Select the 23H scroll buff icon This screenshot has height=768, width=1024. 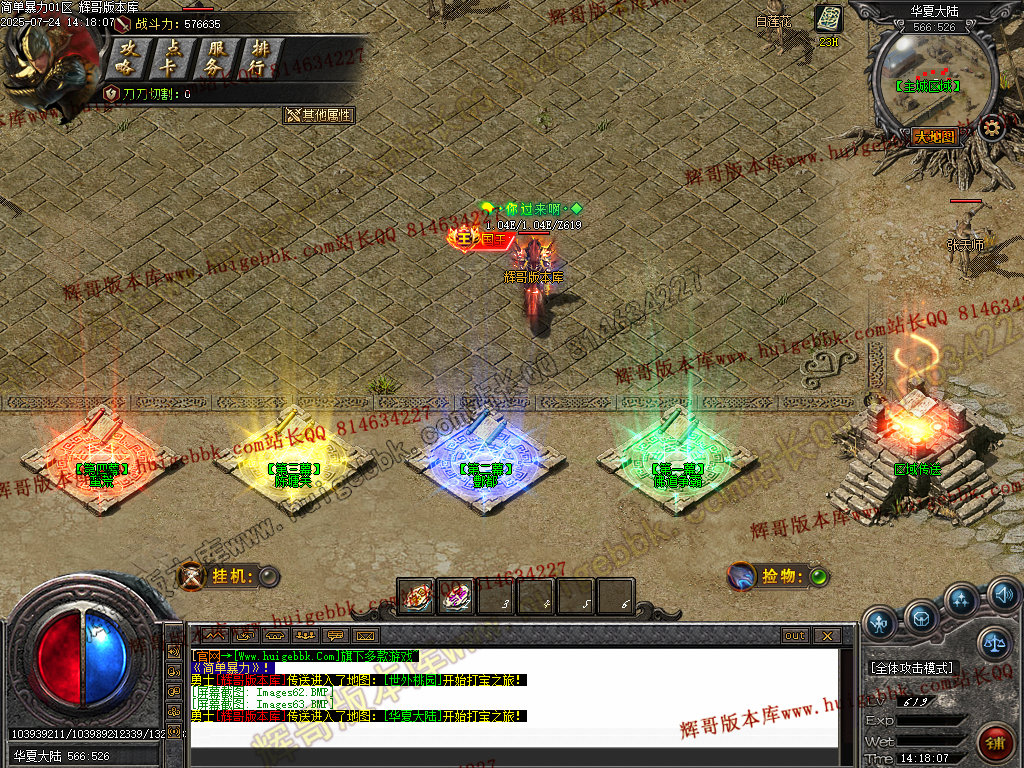828,20
